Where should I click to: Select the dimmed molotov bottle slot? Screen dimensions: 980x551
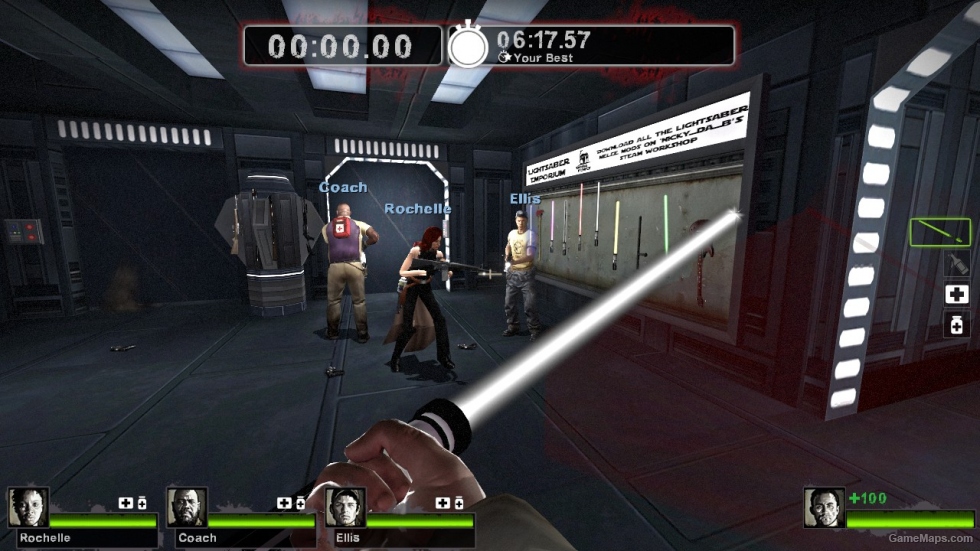956,264
